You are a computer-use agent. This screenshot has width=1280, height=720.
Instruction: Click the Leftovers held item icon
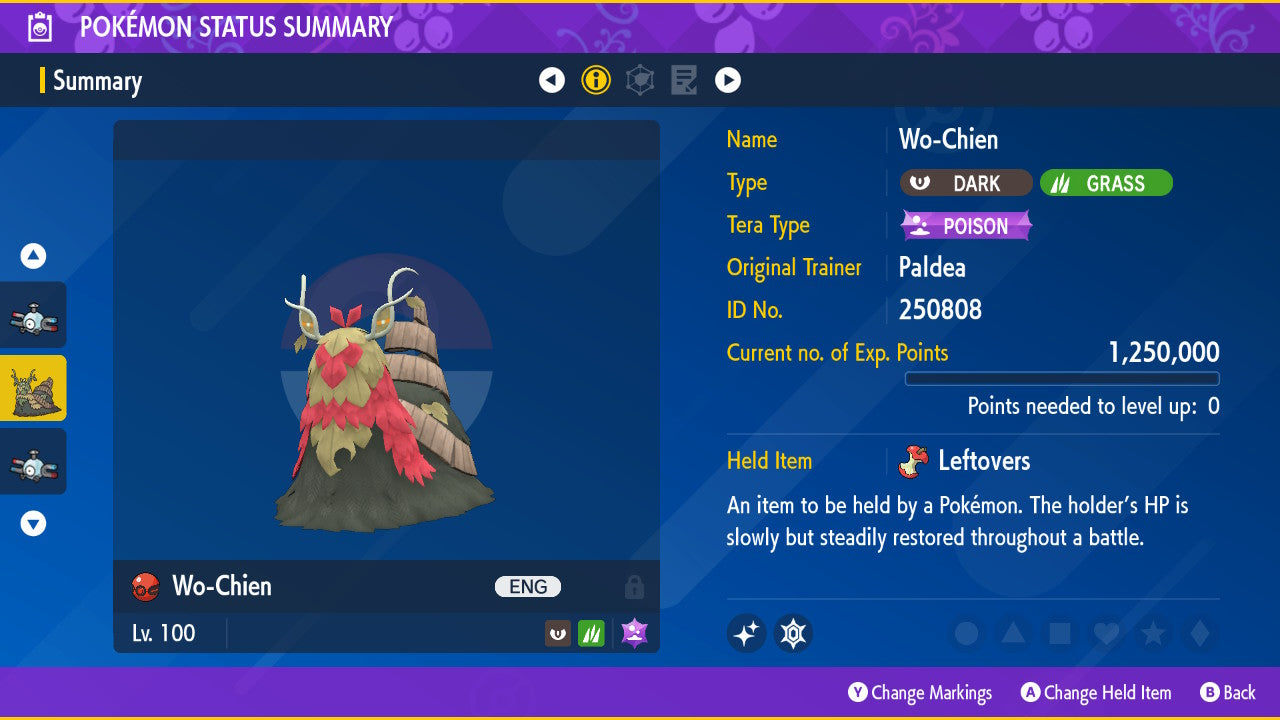(x=914, y=461)
